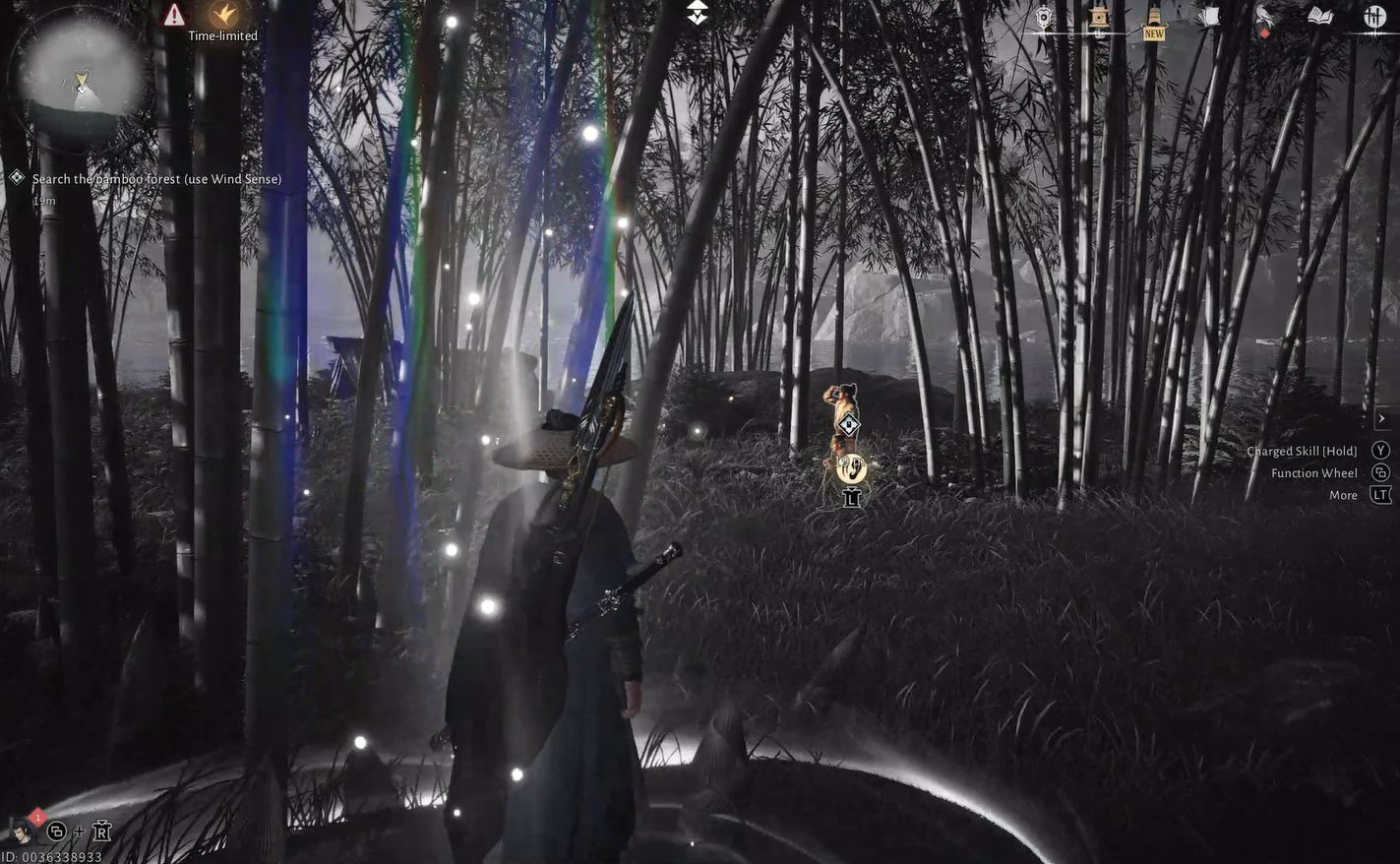Open the More menu entry
The width and height of the screenshot is (1400, 864).
[x=1343, y=492]
